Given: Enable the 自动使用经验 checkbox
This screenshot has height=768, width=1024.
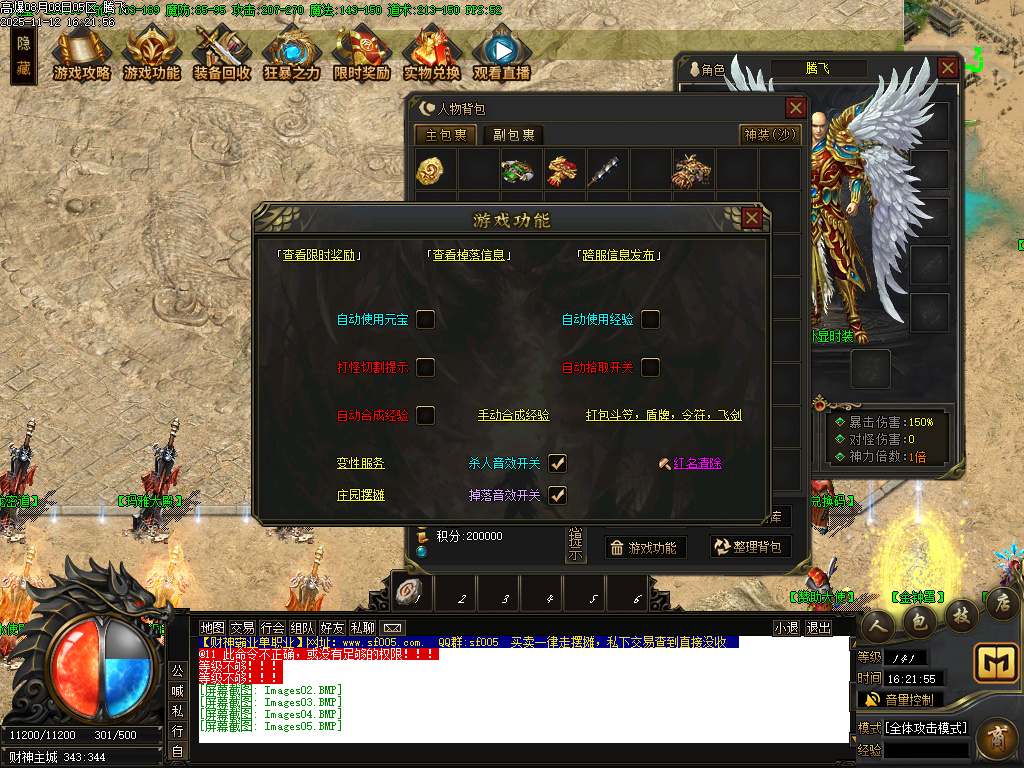Looking at the screenshot, I should click(650, 319).
